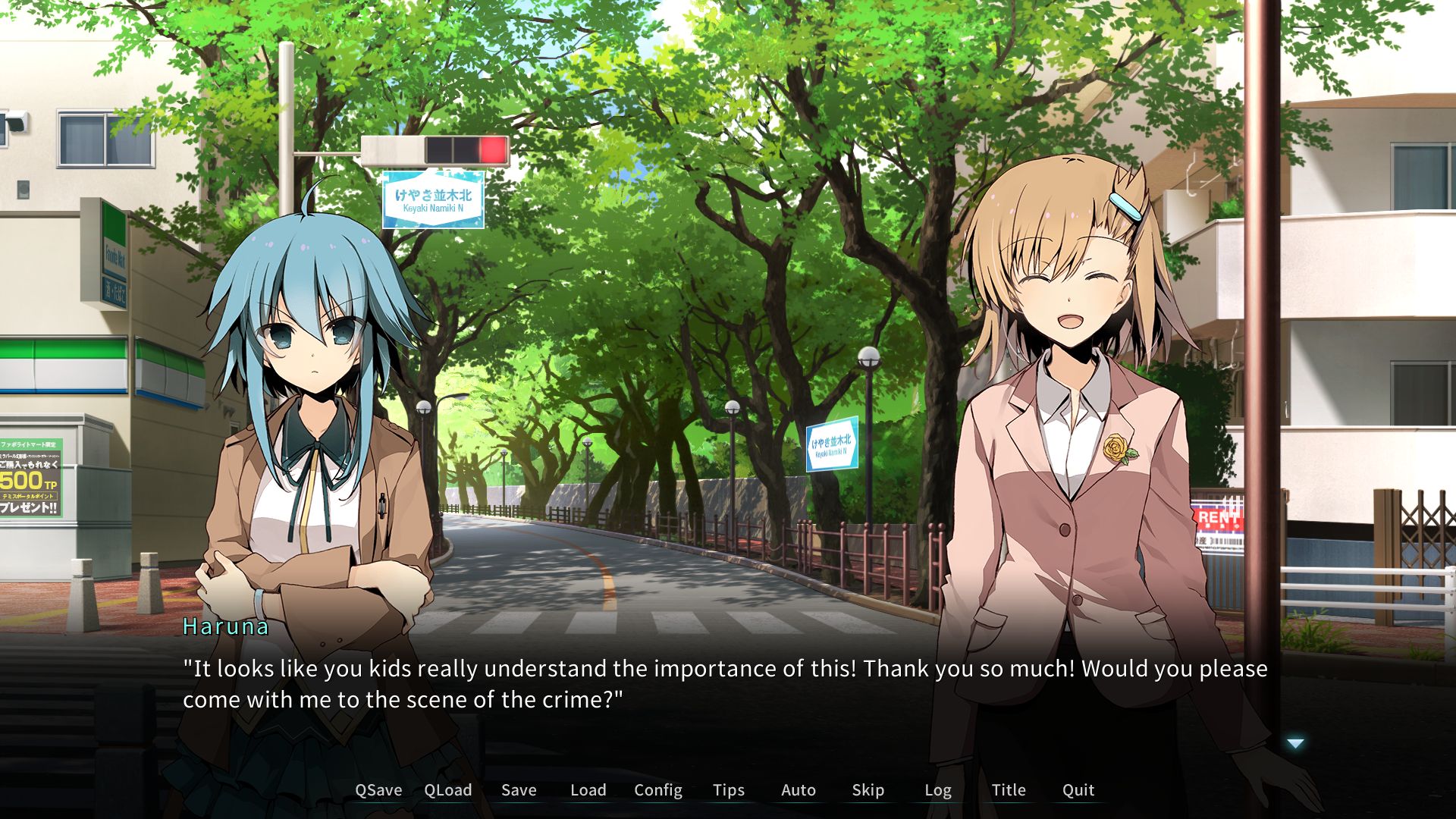Open the backlog via Log

(938, 790)
